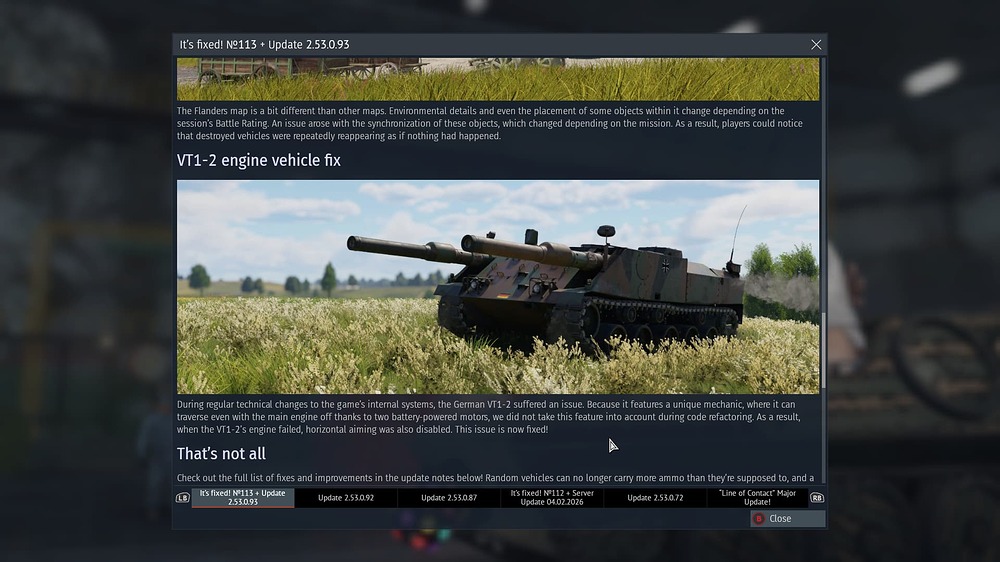Show the It's fixed! №112 Server Update tab
Image resolution: width=1000 pixels, height=562 pixels.
(552, 497)
